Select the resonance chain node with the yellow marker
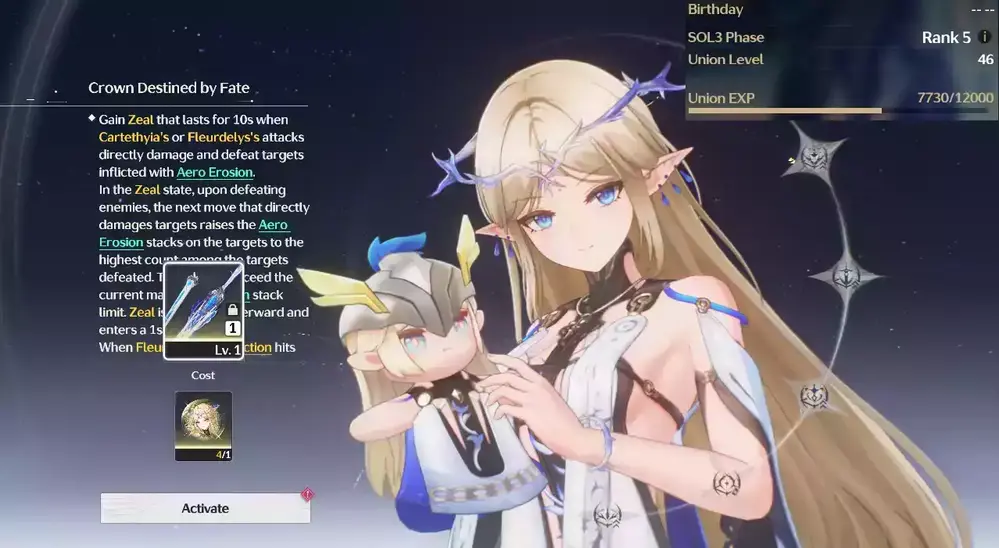This screenshot has width=999, height=548. 816,157
